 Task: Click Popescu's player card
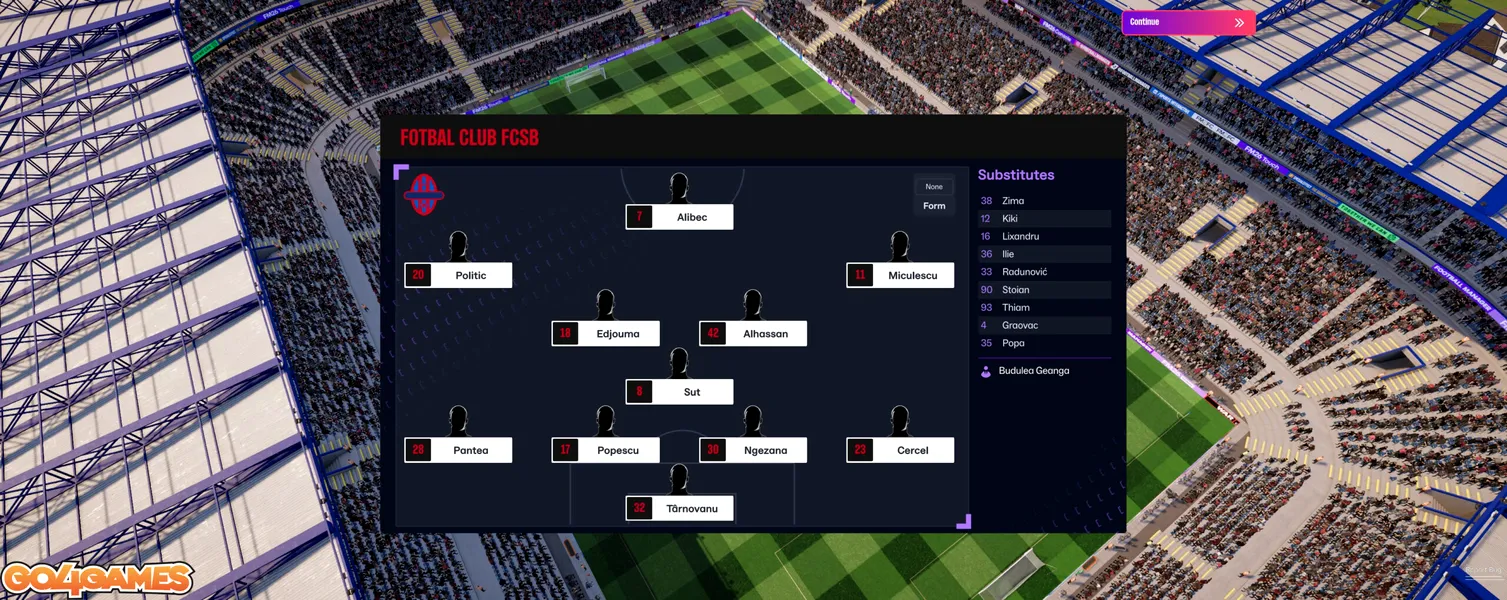click(606, 450)
